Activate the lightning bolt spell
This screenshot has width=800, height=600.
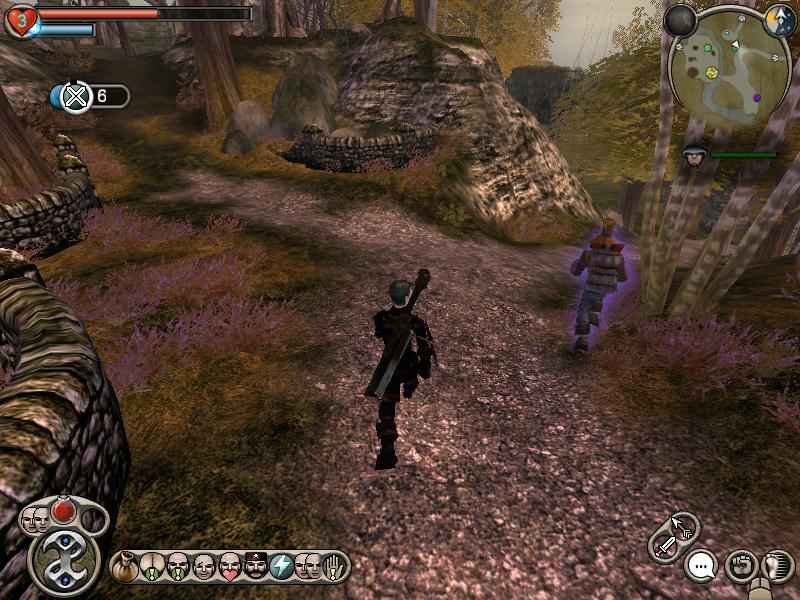coord(282,567)
